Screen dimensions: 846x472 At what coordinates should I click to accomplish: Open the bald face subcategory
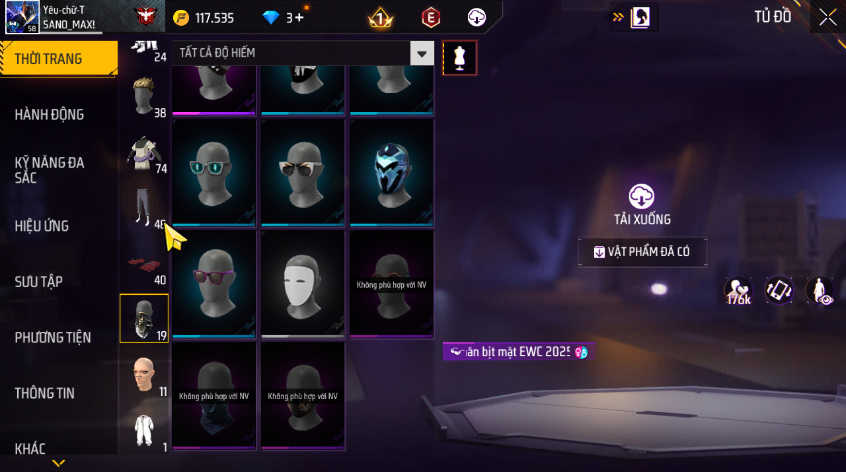[143, 375]
